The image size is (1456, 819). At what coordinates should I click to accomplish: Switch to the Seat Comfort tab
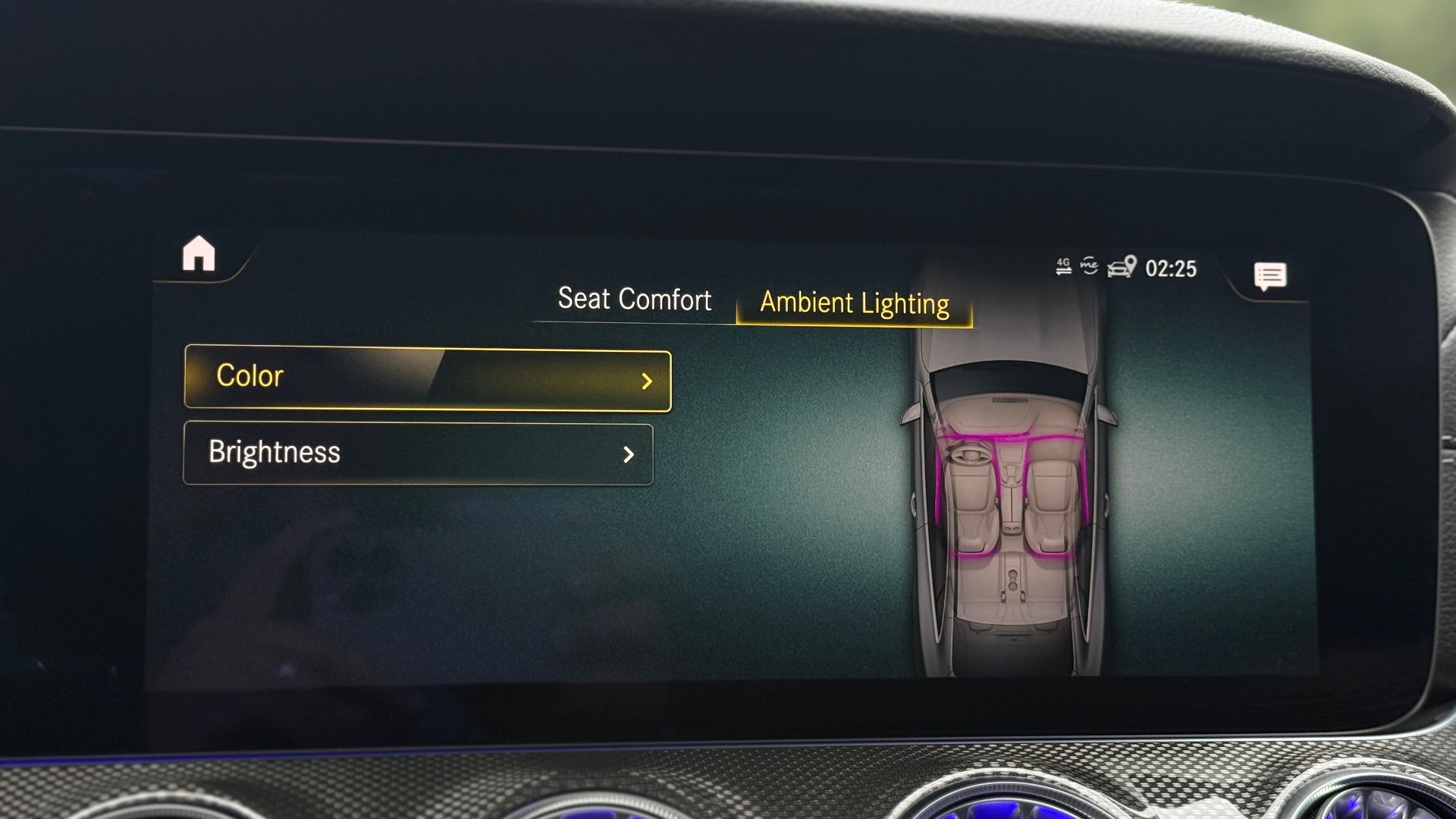pos(634,300)
